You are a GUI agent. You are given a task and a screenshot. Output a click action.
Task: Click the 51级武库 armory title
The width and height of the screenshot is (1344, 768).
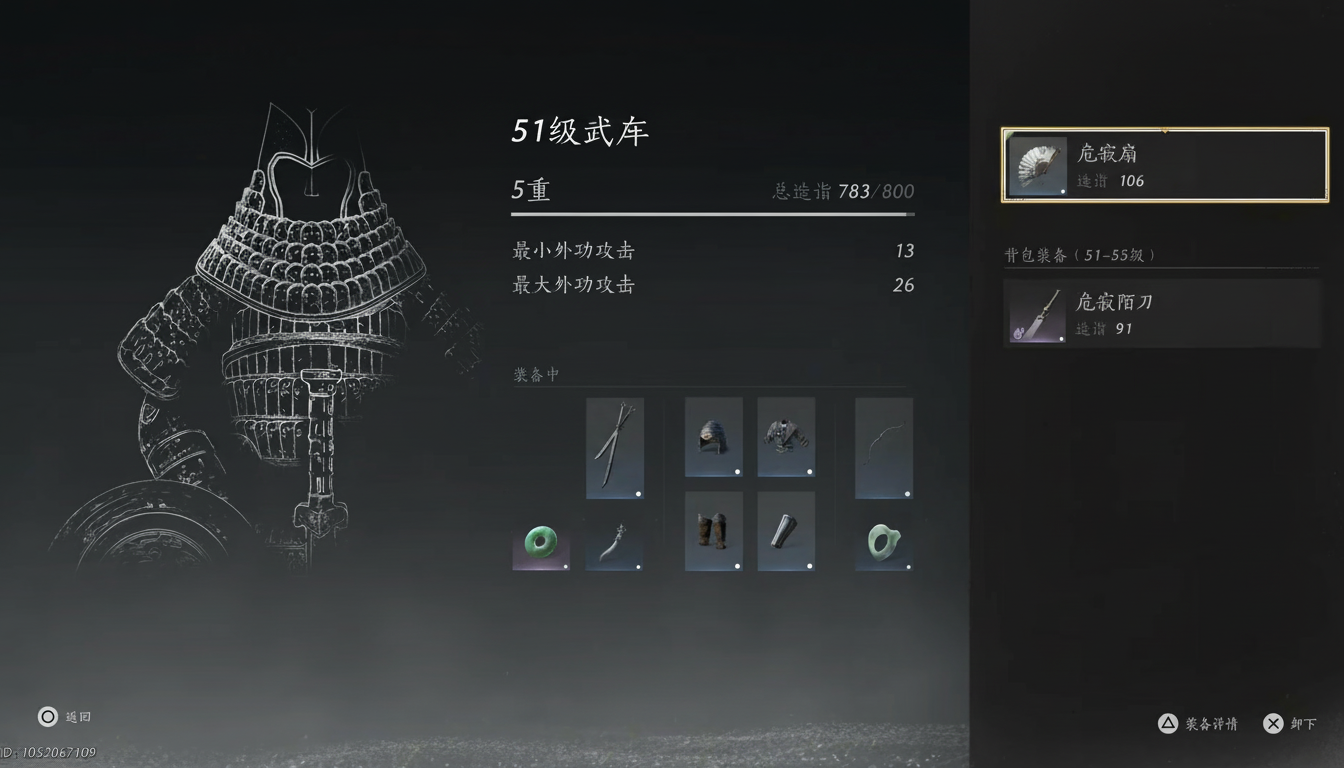(580, 130)
